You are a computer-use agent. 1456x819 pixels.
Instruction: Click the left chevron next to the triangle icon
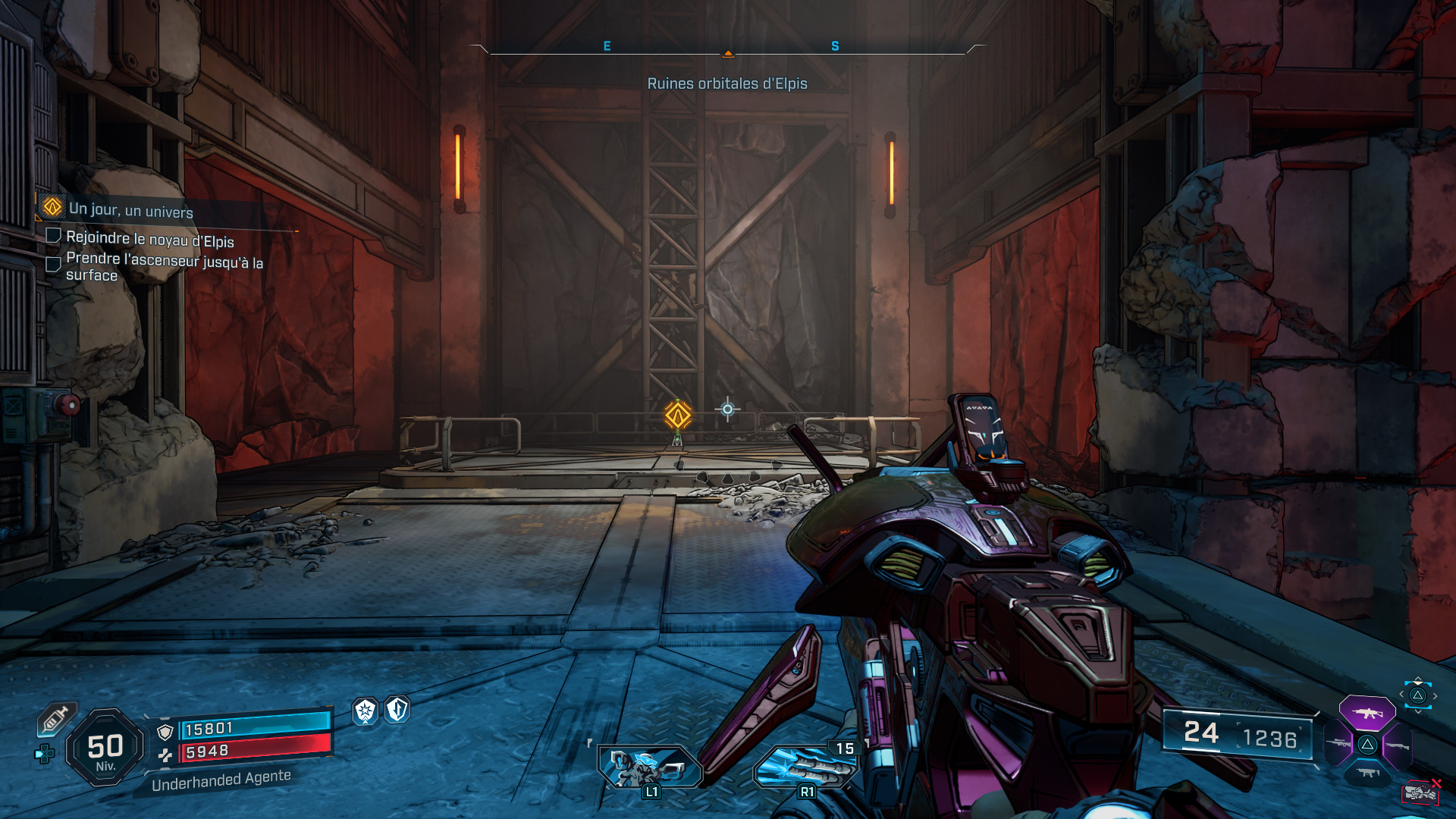coord(1401,694)
